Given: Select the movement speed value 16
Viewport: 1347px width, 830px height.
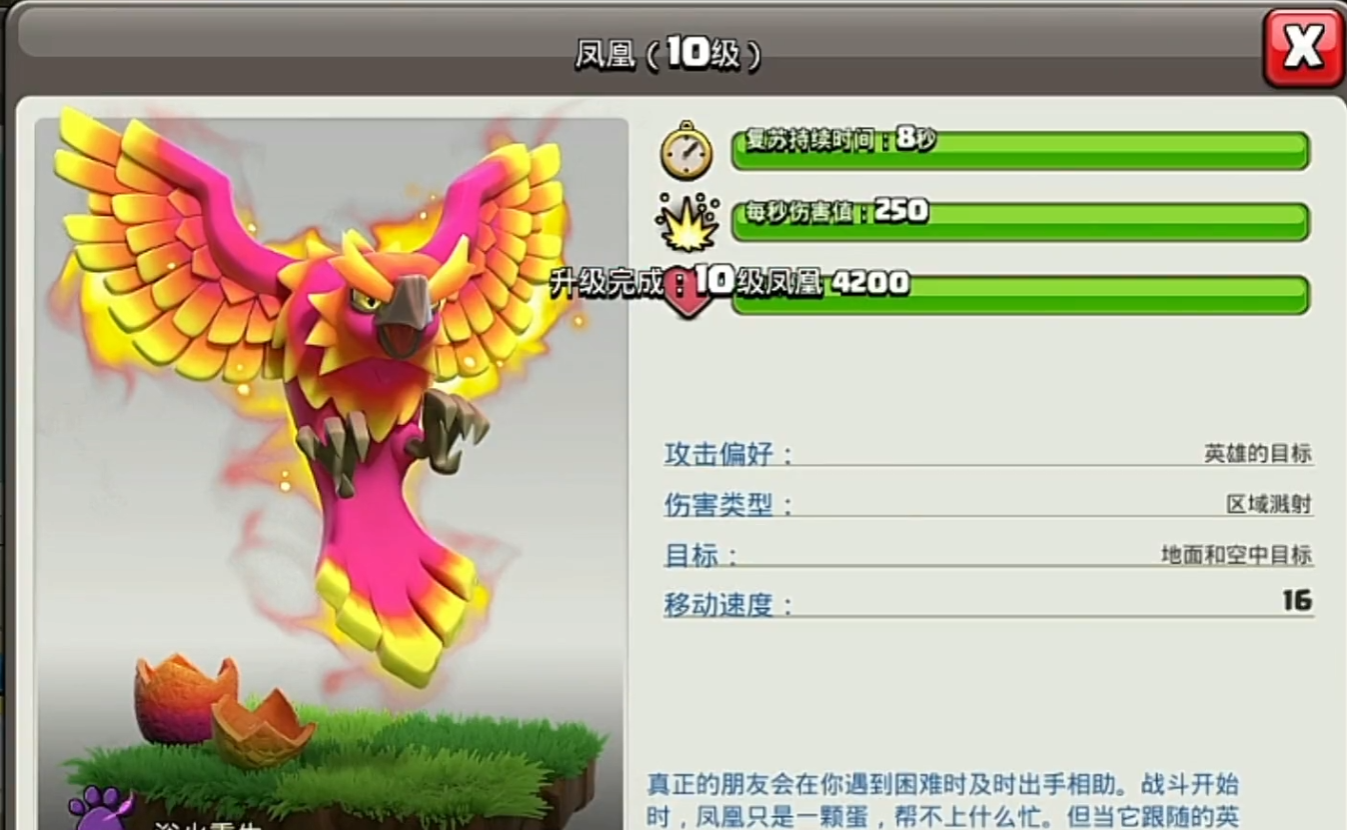Looking at the screenshot, I should point(1298,600).
